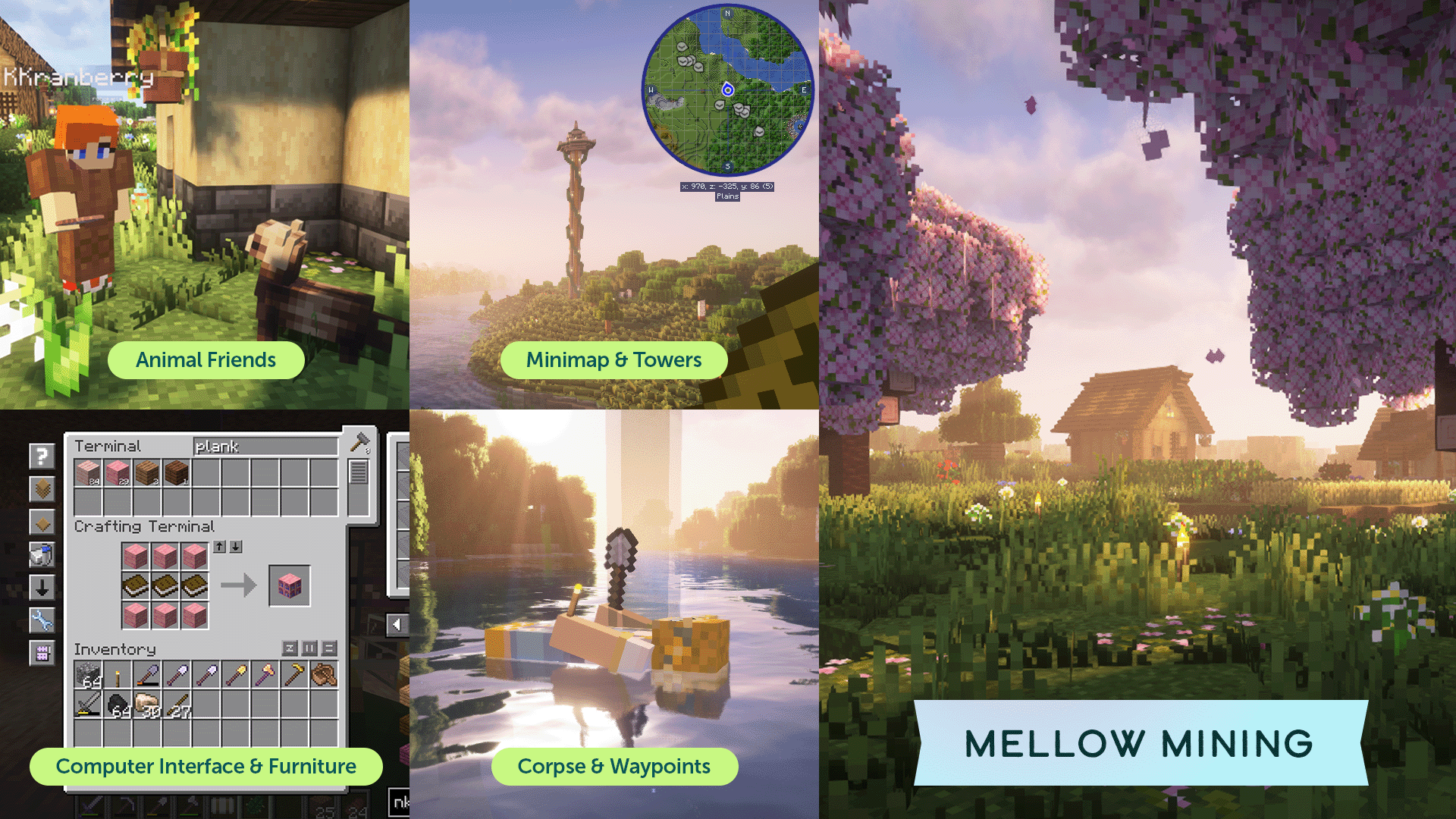Select the pink block in the crafting result slot
The width and height of the screenshot is (1456, 819).
pos(290,586)
